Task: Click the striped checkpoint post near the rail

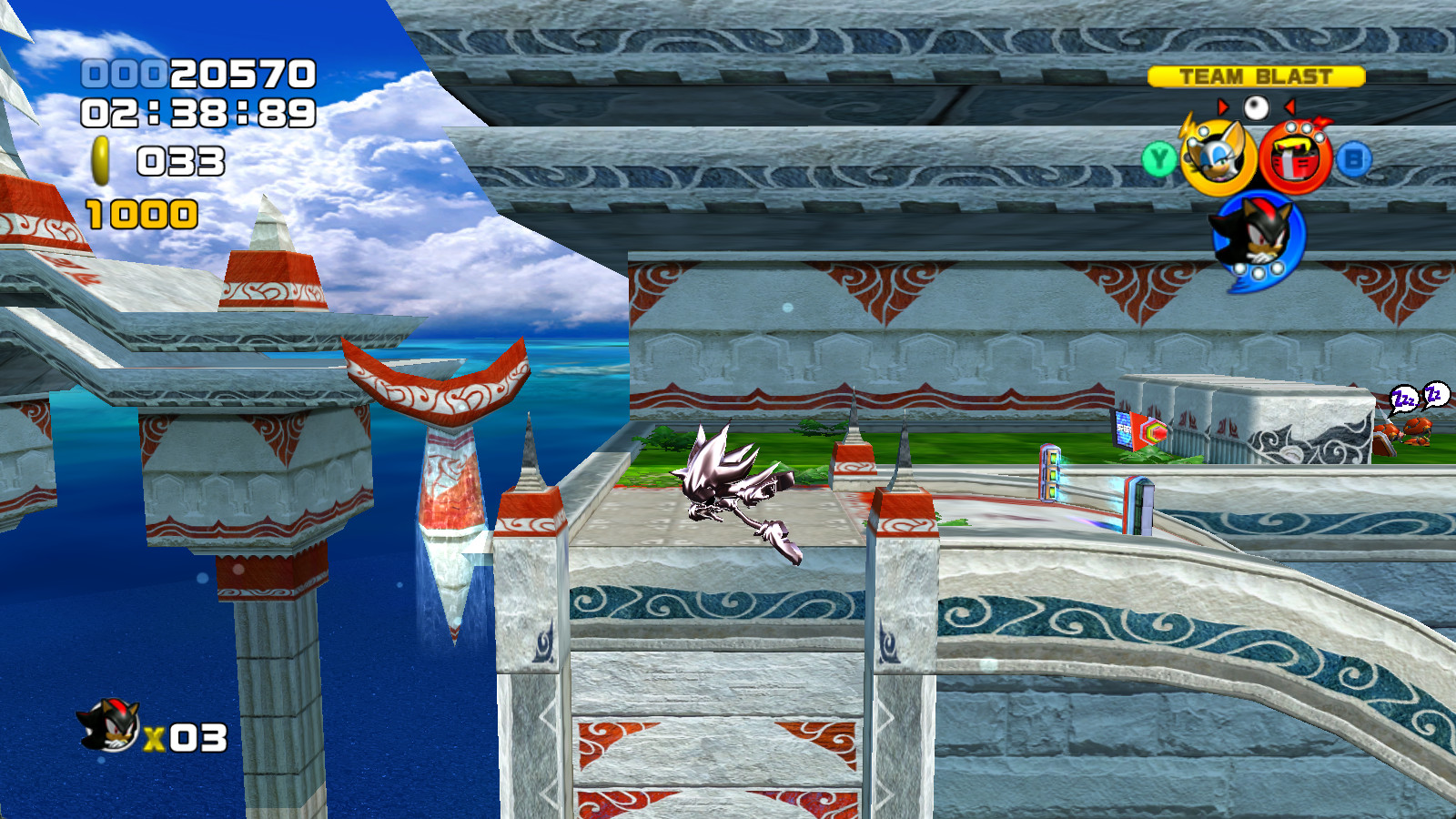Action: coord(1049,472)
